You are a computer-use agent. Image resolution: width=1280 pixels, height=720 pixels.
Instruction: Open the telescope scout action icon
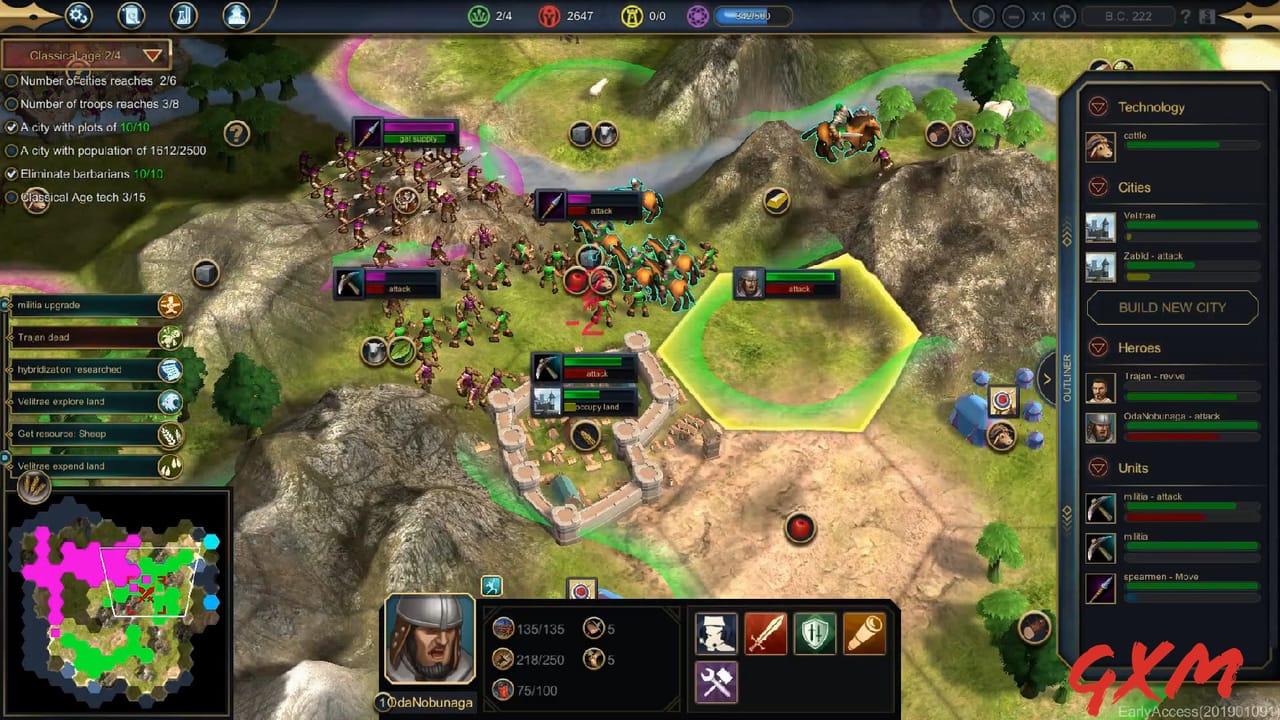click(864, 633)
